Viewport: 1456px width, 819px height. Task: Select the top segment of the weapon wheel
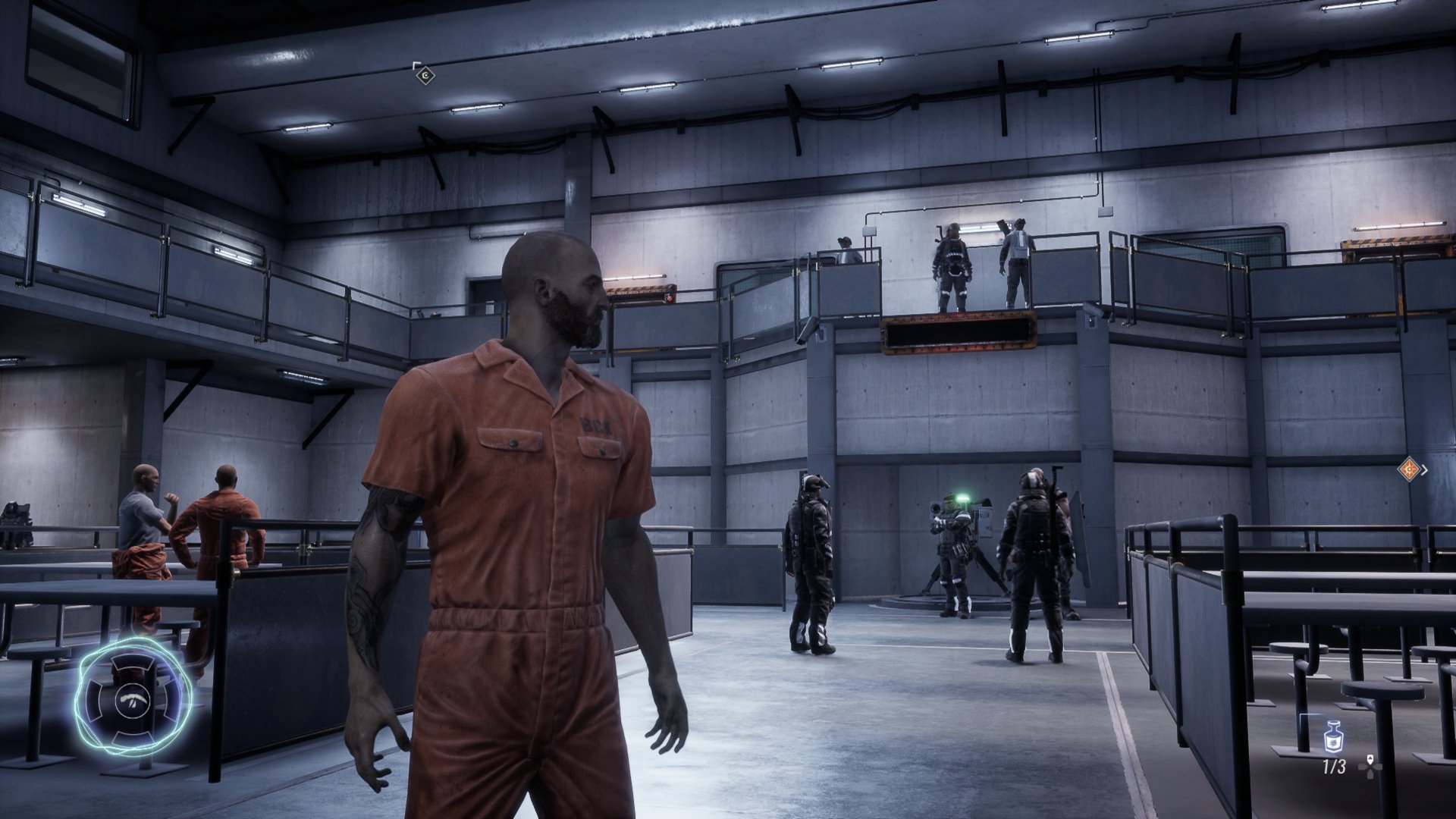point(131,663)
